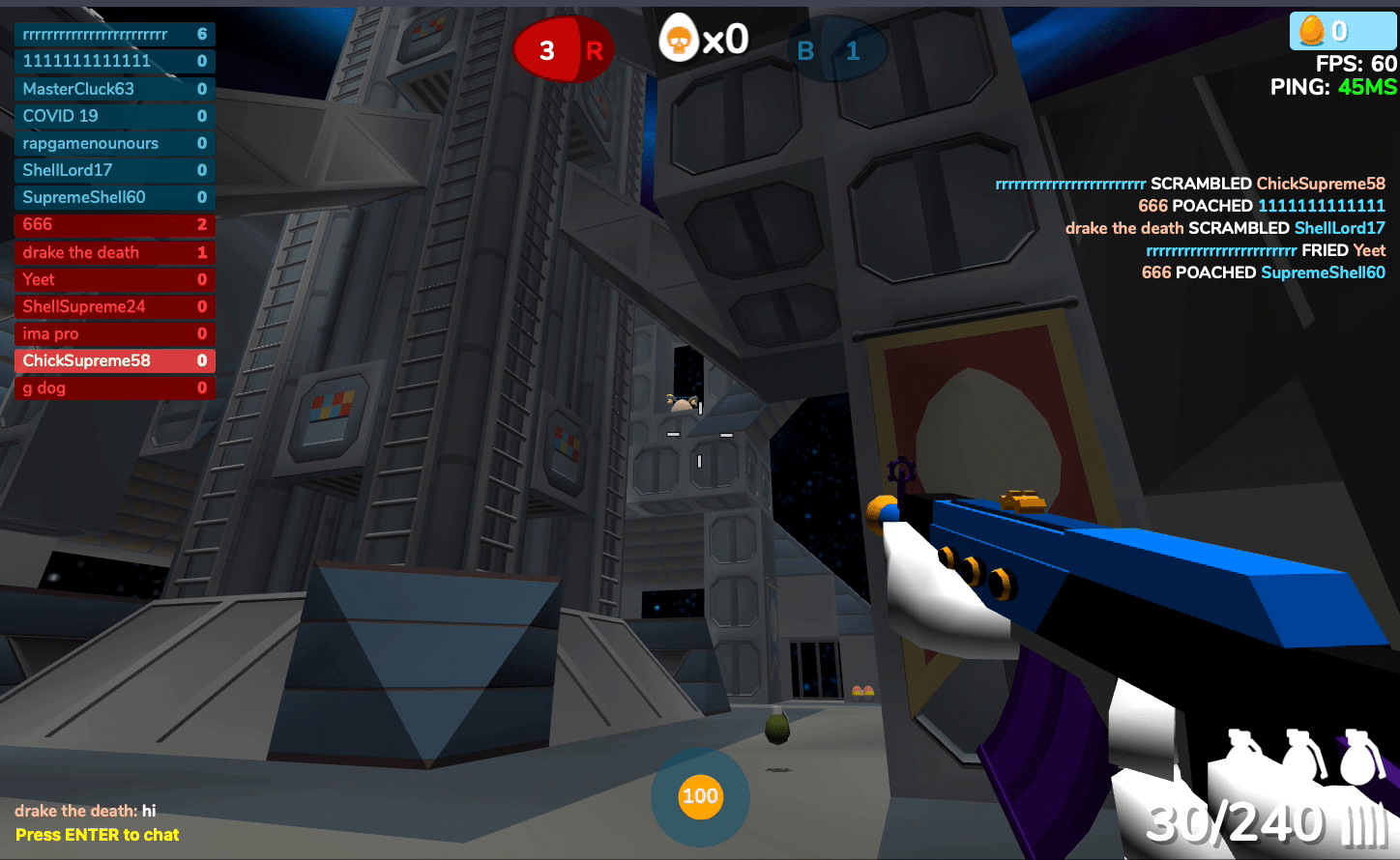Pick the ima pro player row
Screen dimensions: 1400x860
pyautogui.click(x=114, y=333)
